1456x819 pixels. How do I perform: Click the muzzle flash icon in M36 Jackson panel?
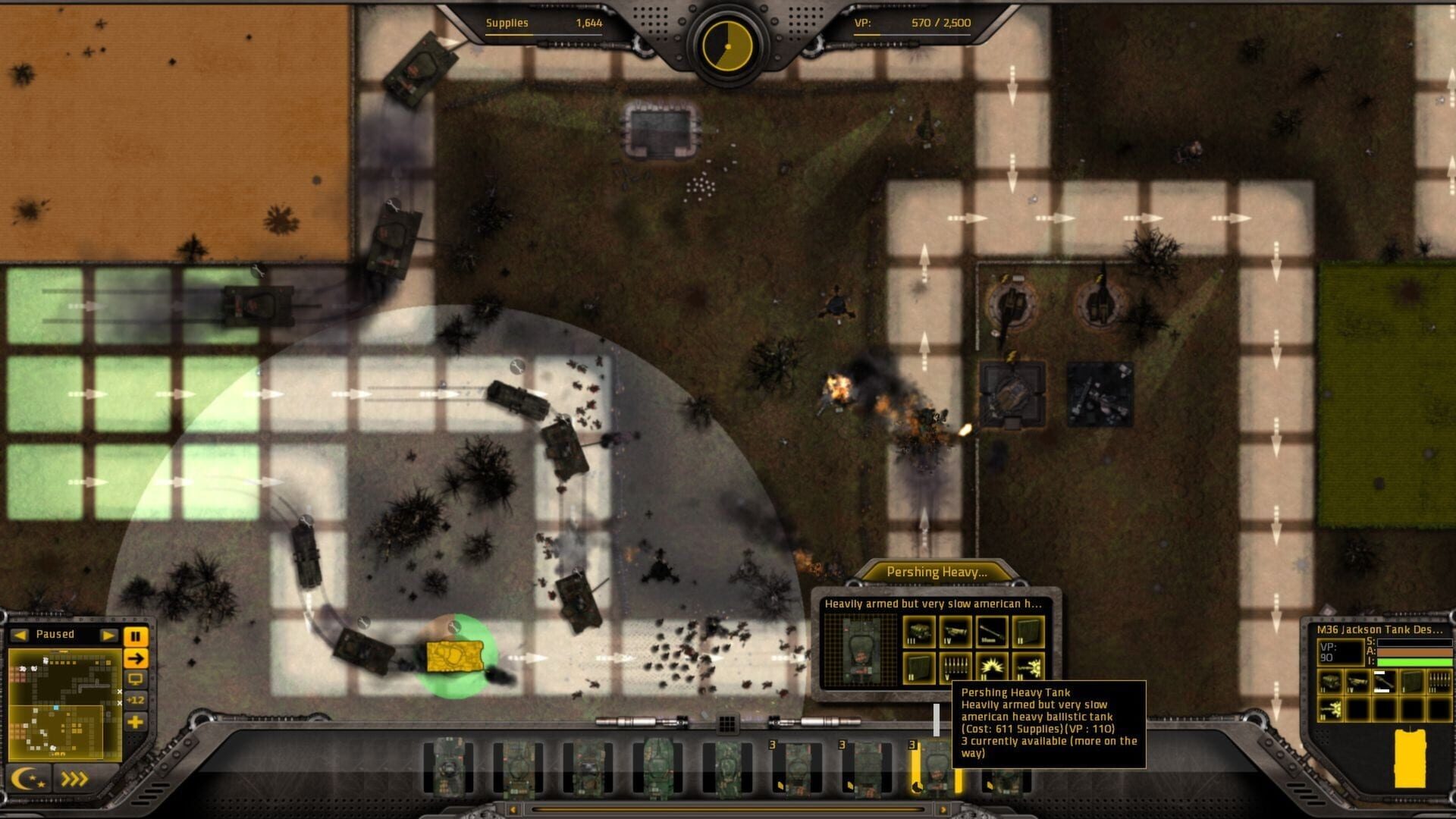click(x=1331, y=709)
